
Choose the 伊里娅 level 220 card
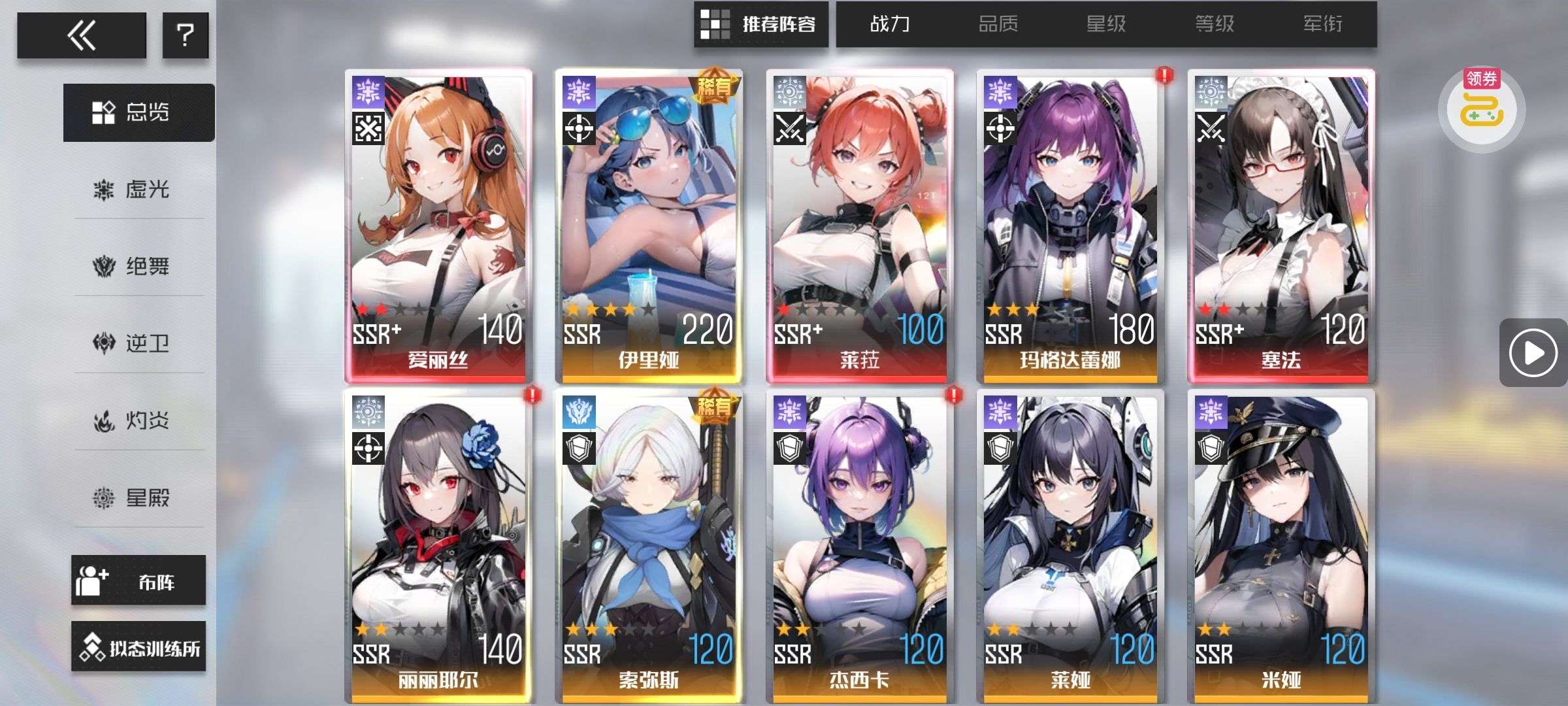click(649, 226)
